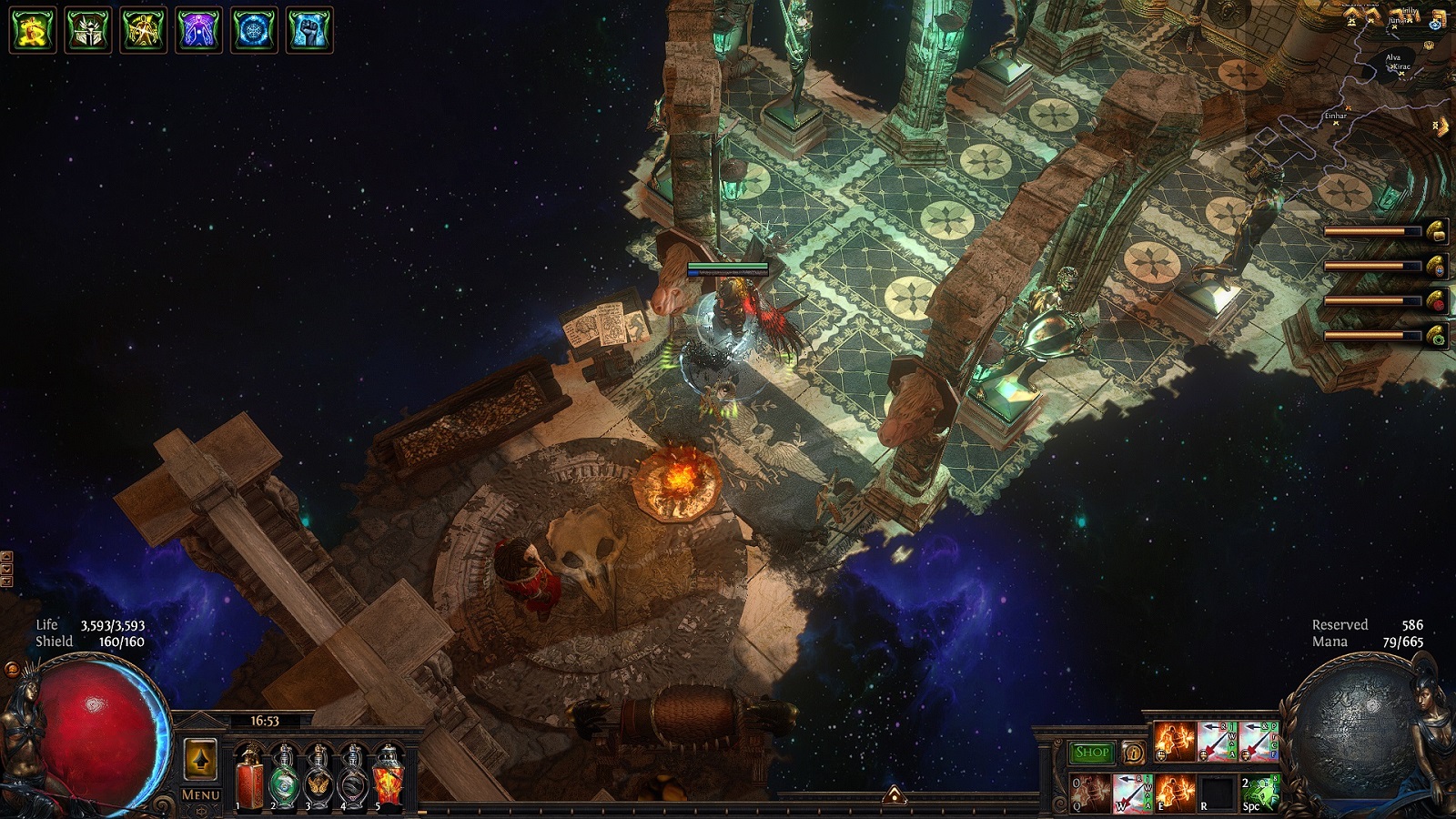The height and width of the screenshot is (819, 1456).
Task: Select the flaming figure skill bound to E
Action: coord(1175,793)
